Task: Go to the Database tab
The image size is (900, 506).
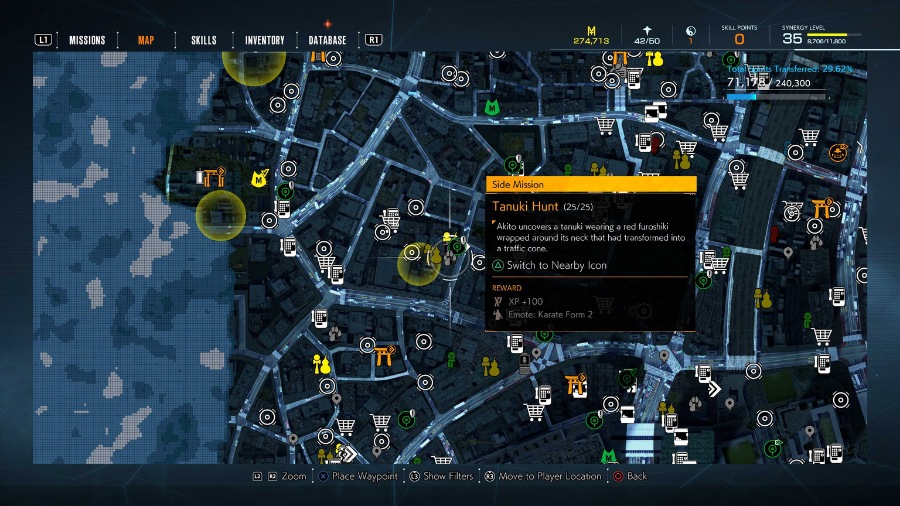Action: (327, 40)
